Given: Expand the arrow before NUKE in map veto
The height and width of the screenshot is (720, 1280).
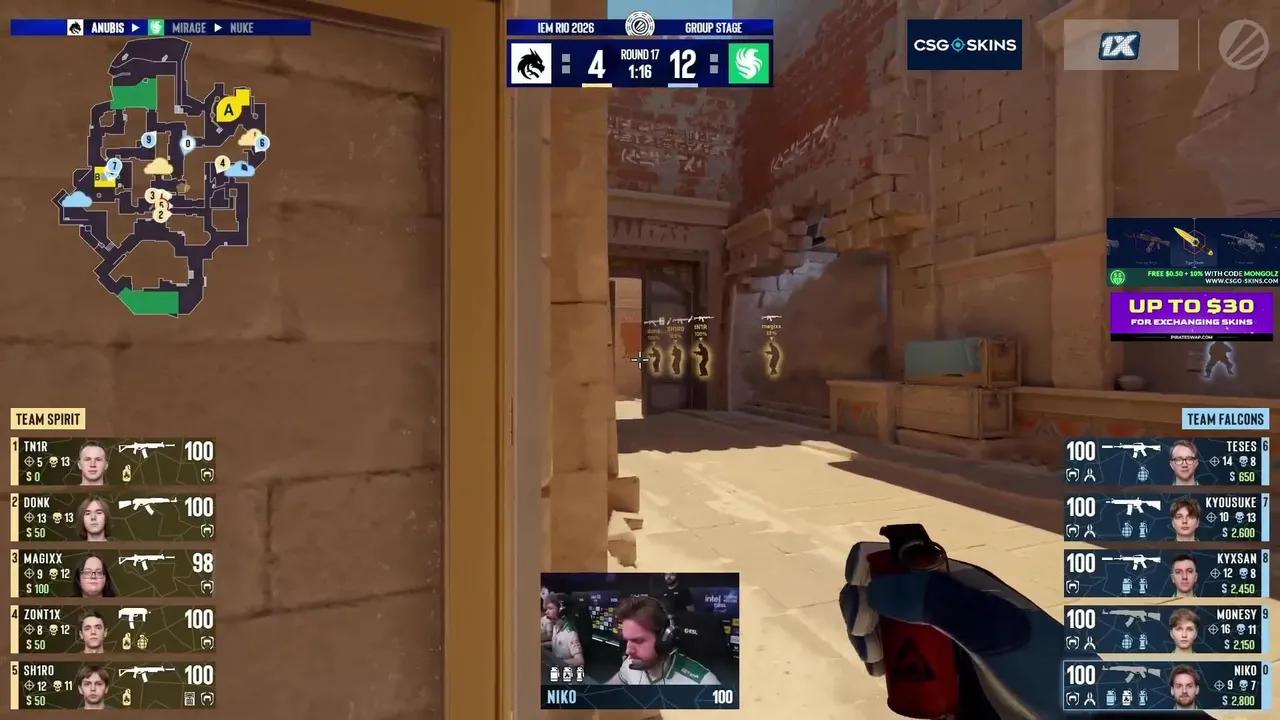Looking at the screenshot, I should tap(217, 27).
